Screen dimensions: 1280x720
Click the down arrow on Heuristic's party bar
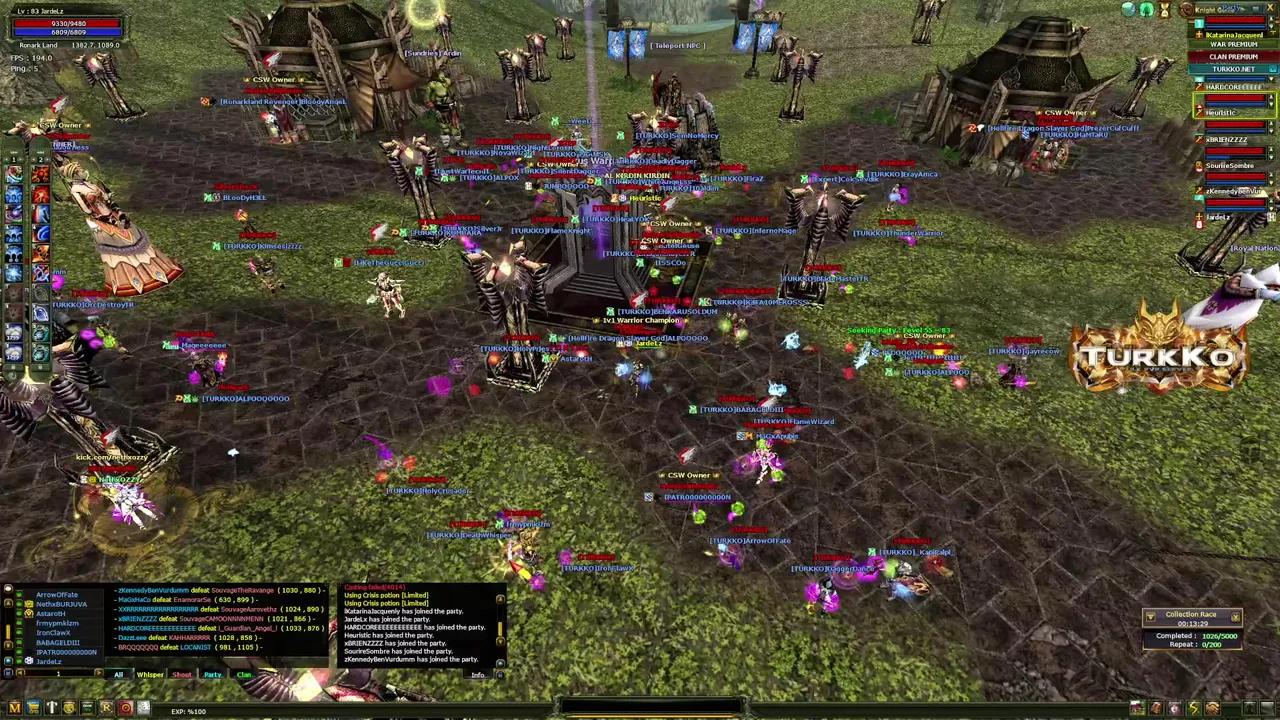coord(1271,106)
